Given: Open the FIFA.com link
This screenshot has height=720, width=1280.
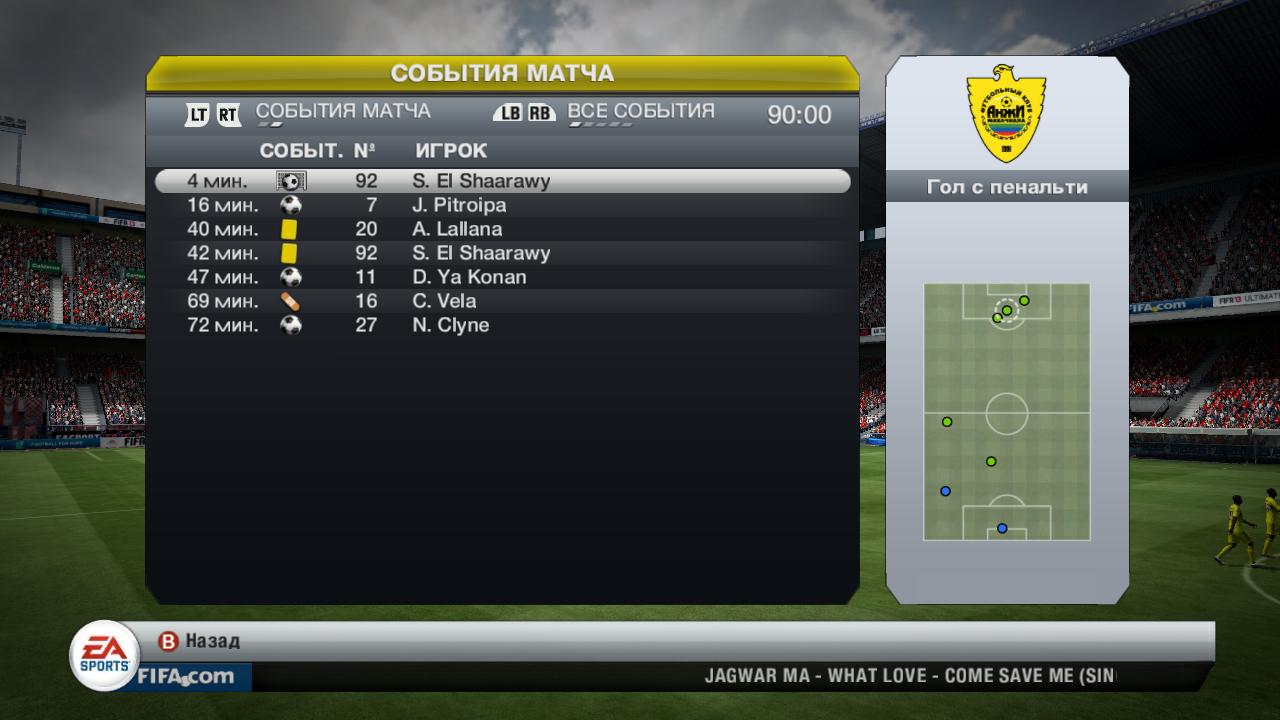Looking at the screenshot, I should 185,677.
